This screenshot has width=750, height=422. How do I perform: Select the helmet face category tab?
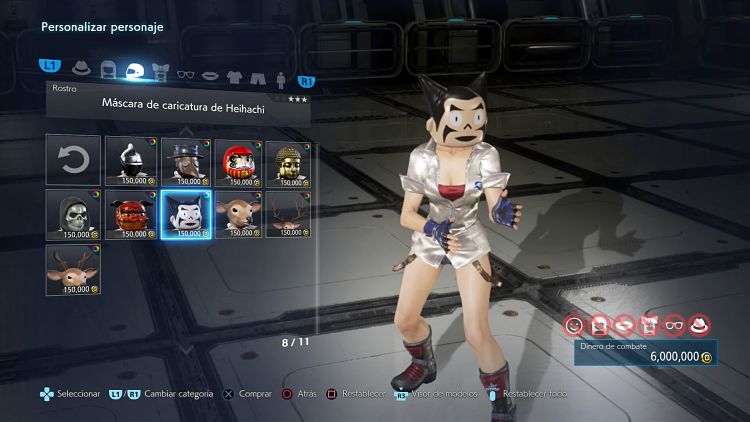pos(134,72)
